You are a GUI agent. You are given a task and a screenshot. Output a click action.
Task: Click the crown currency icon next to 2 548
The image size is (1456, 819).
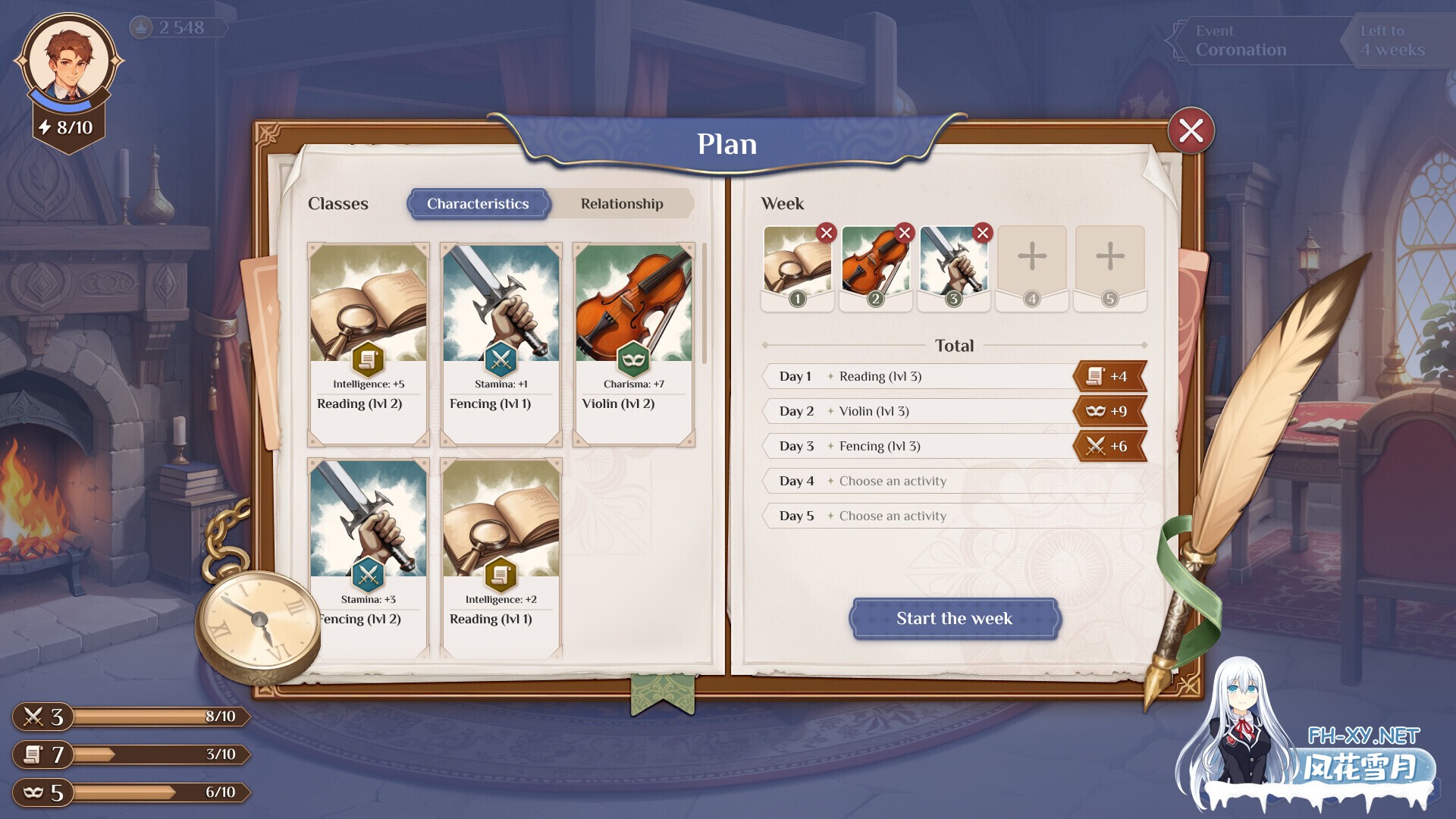(143, 28)
